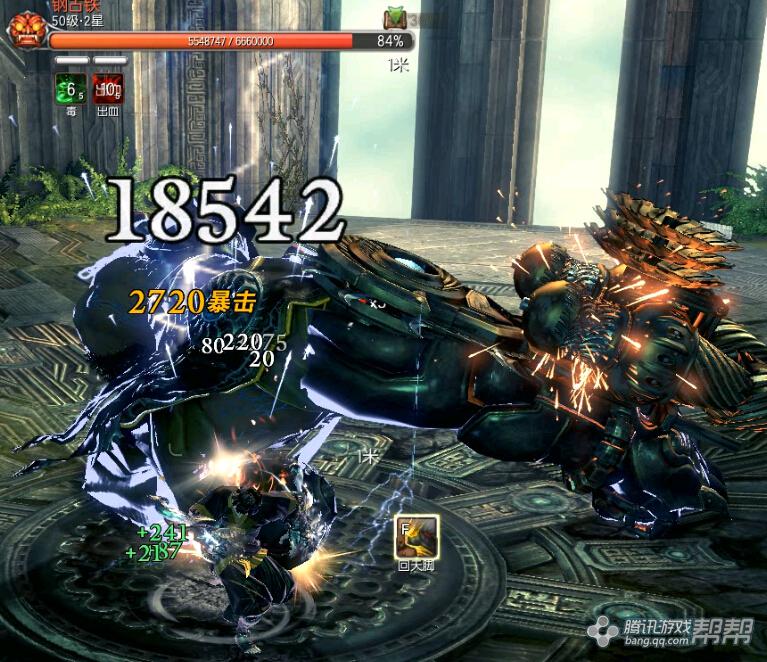
Task: Select the green poison debuff icon
Action: click(69, 88)
